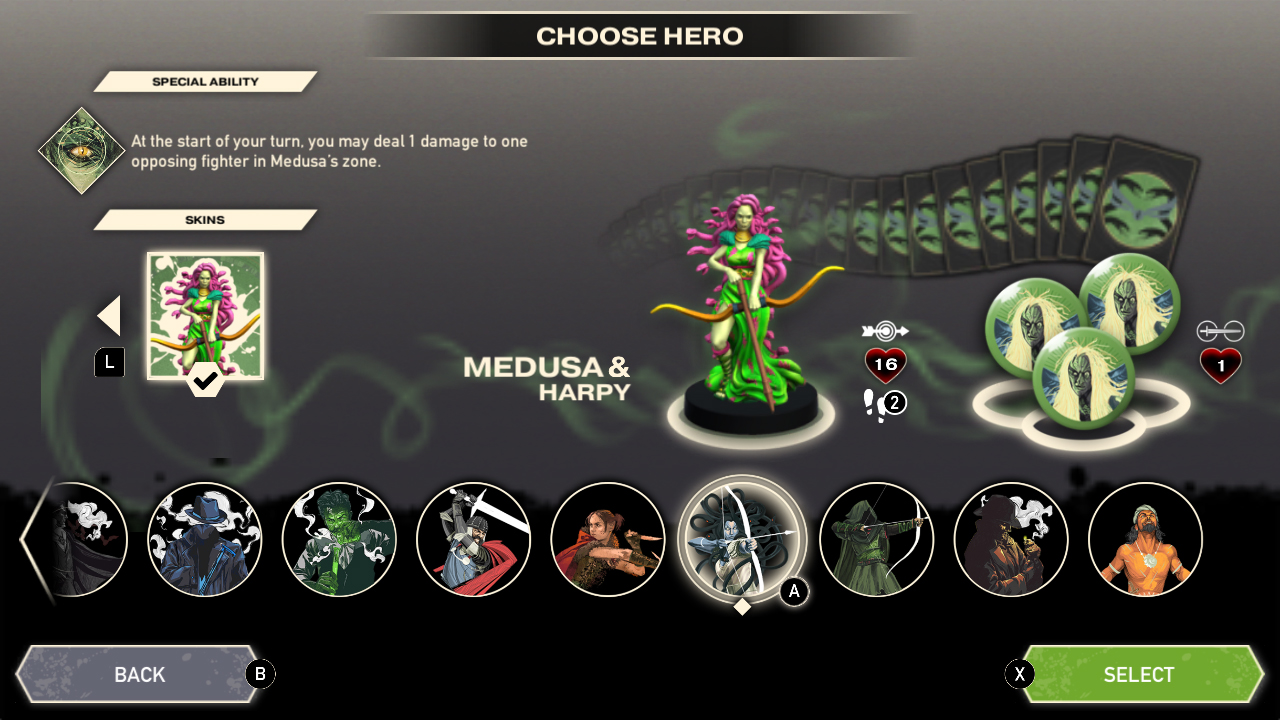Click the red-clad female archer hero portrait
Image resolution: width=1280 pixels, height=720 pixels.
coord(607,539)
